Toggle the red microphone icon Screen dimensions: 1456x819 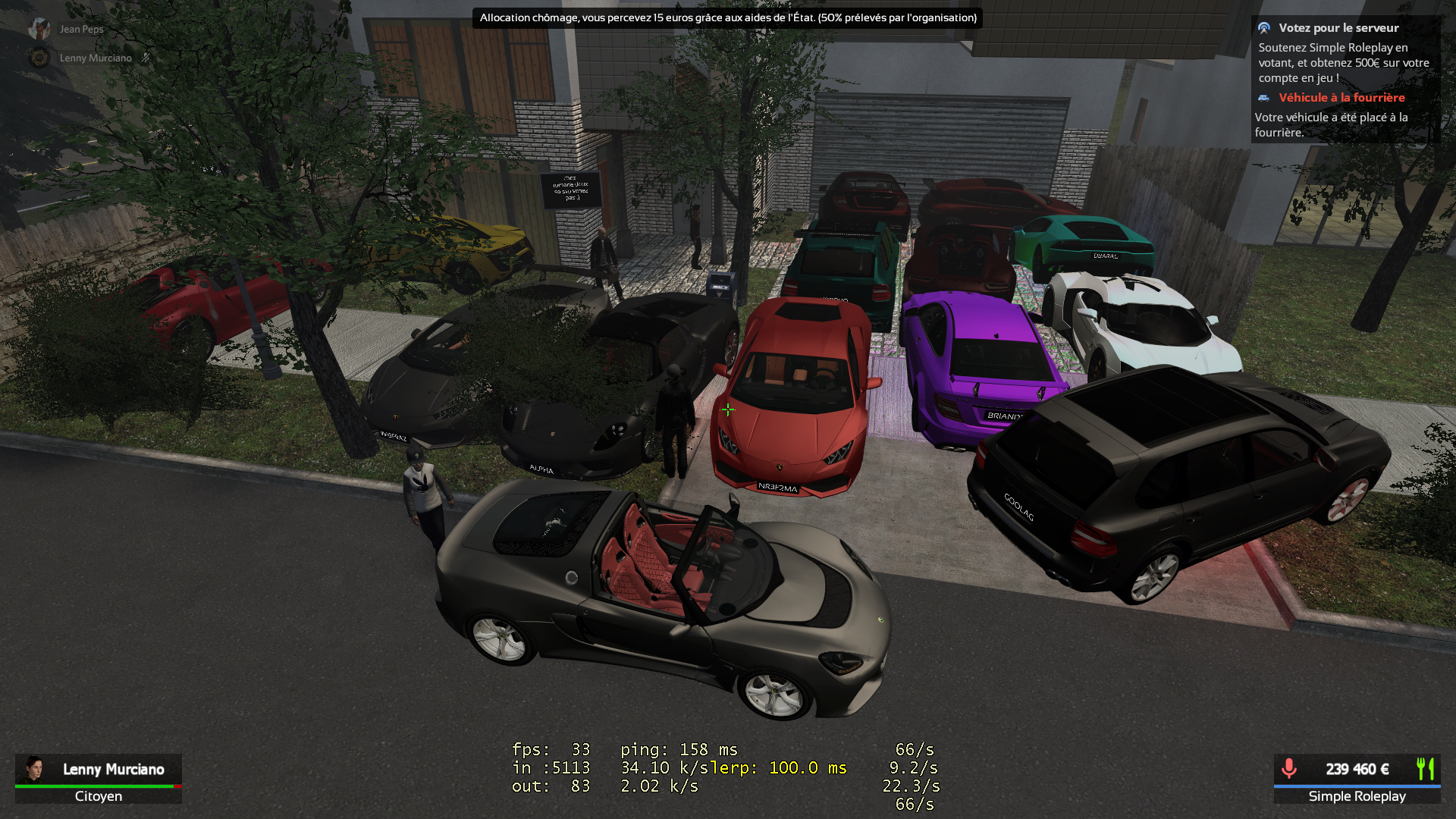tap(1288, 769)
